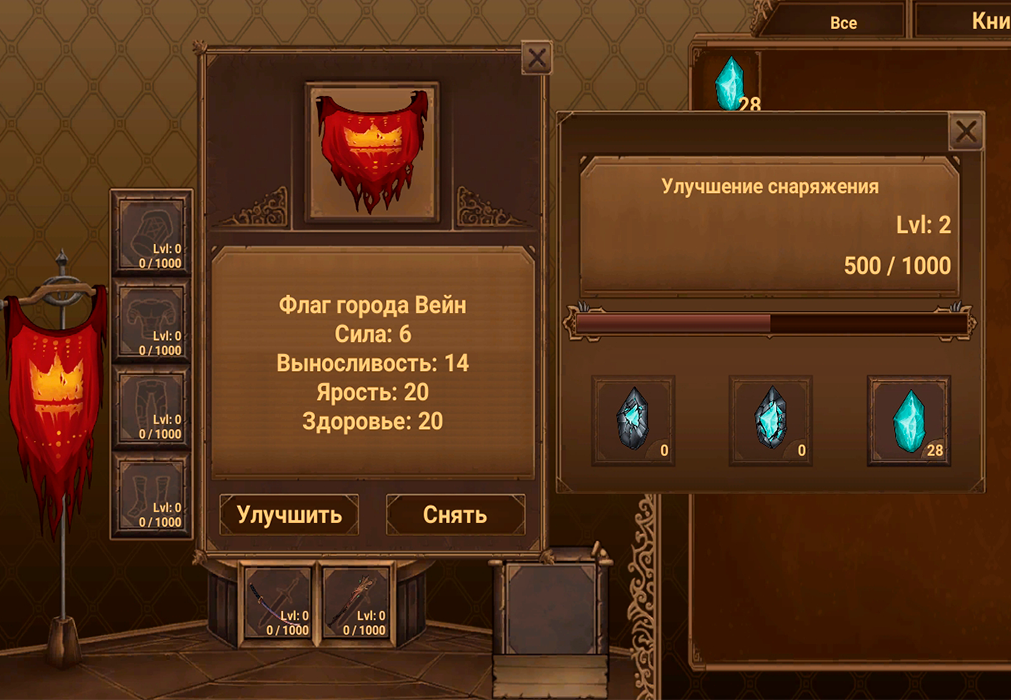Click the Улучшить button
Viewport: 1011px width, 700px height.
(289, 515)
